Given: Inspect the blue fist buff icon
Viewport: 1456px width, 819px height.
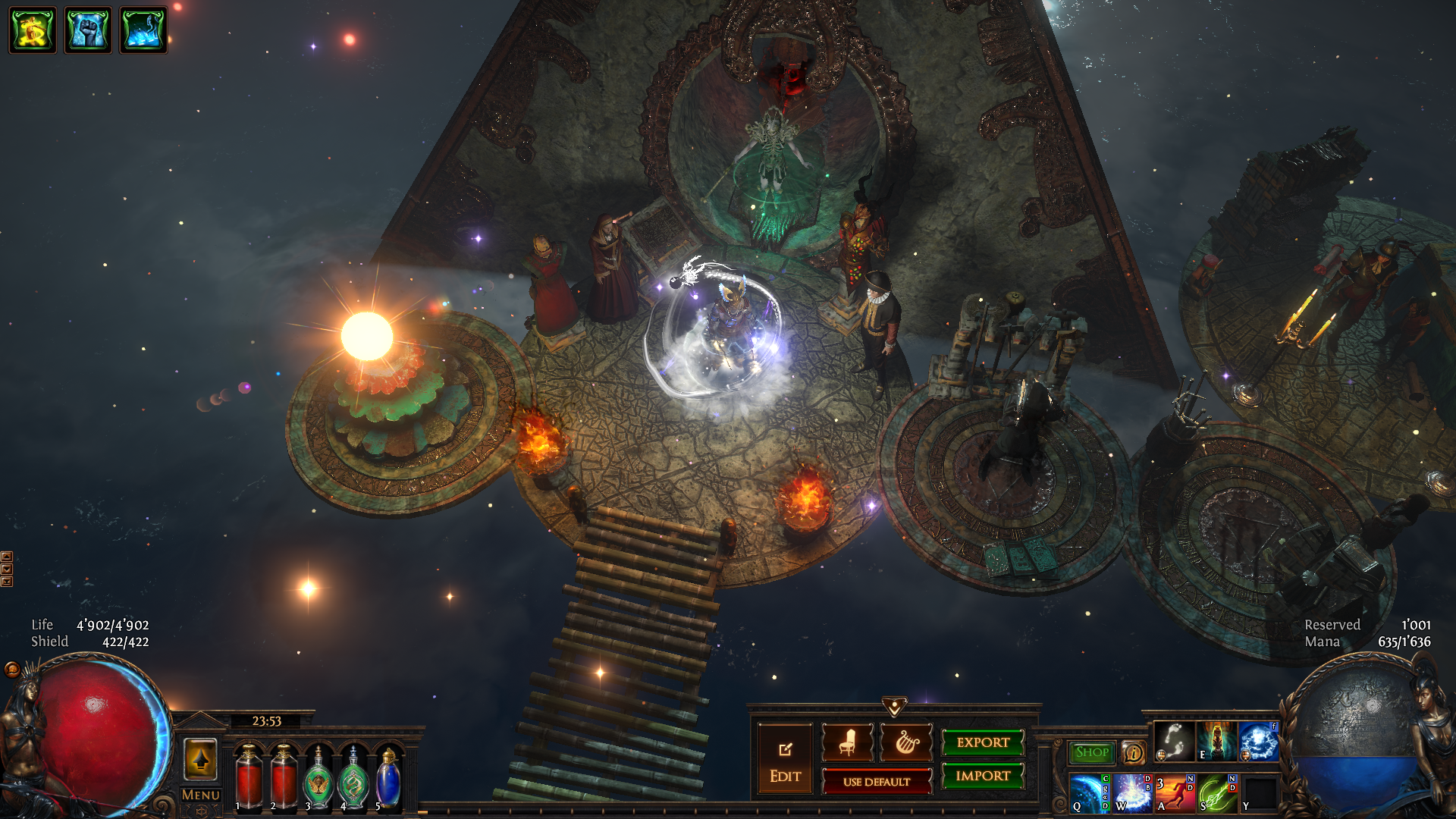Looking at the screenshot, I should pyautogui.click(x=88, y=30).
